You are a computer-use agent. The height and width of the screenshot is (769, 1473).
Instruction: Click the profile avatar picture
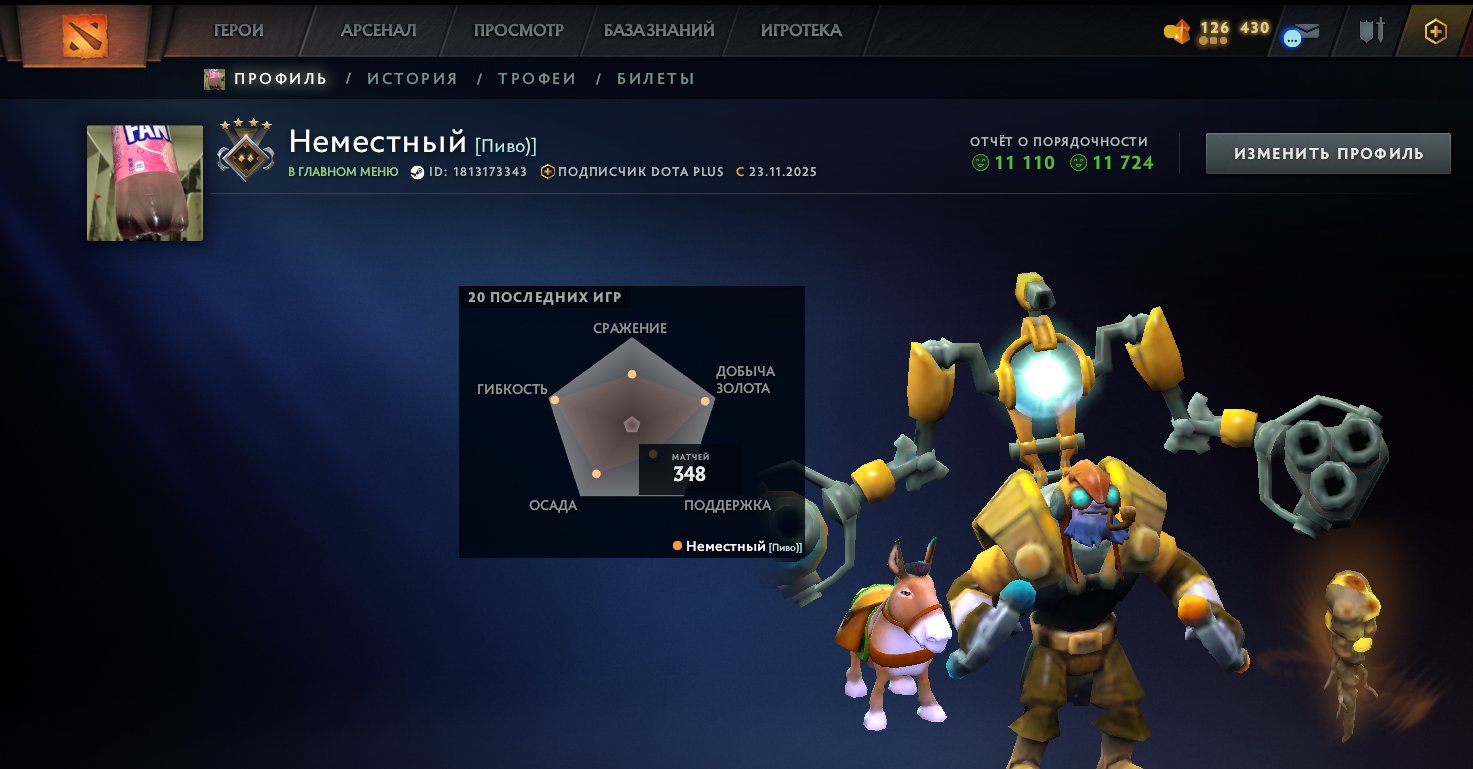[144, 183]
